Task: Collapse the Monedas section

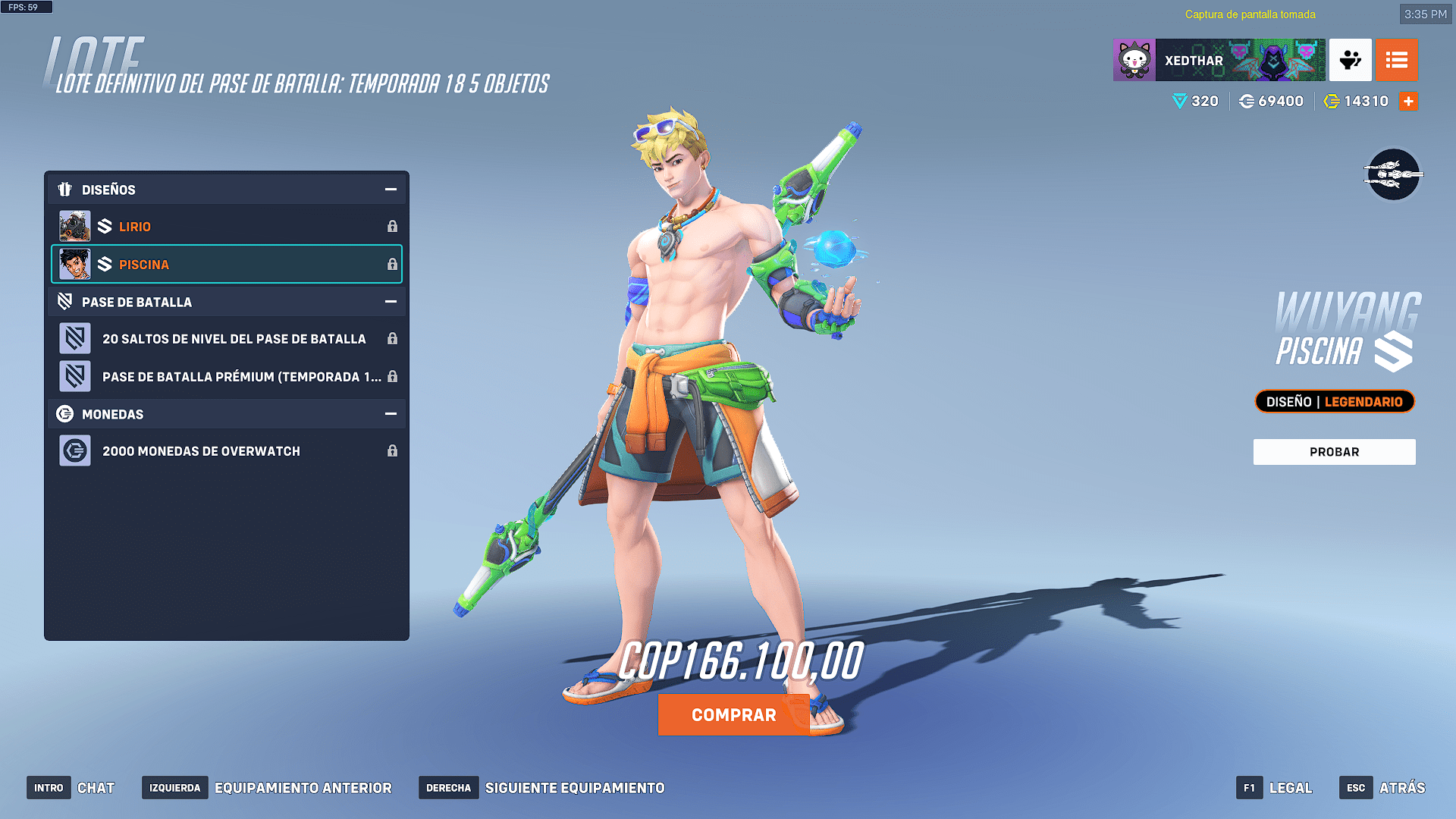Action: coord(391,414)
